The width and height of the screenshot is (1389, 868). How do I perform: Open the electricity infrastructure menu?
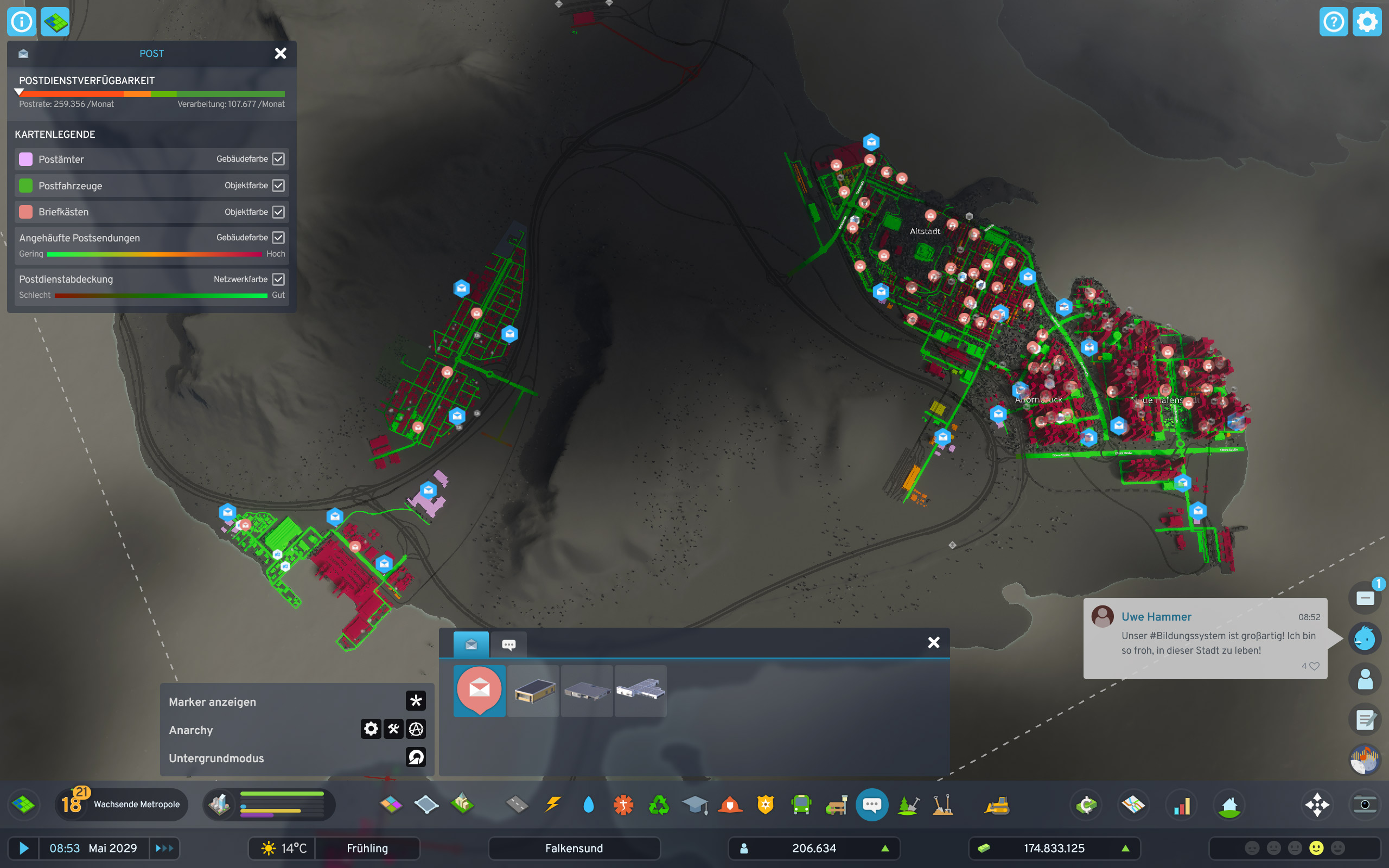[x=552, y=805]
